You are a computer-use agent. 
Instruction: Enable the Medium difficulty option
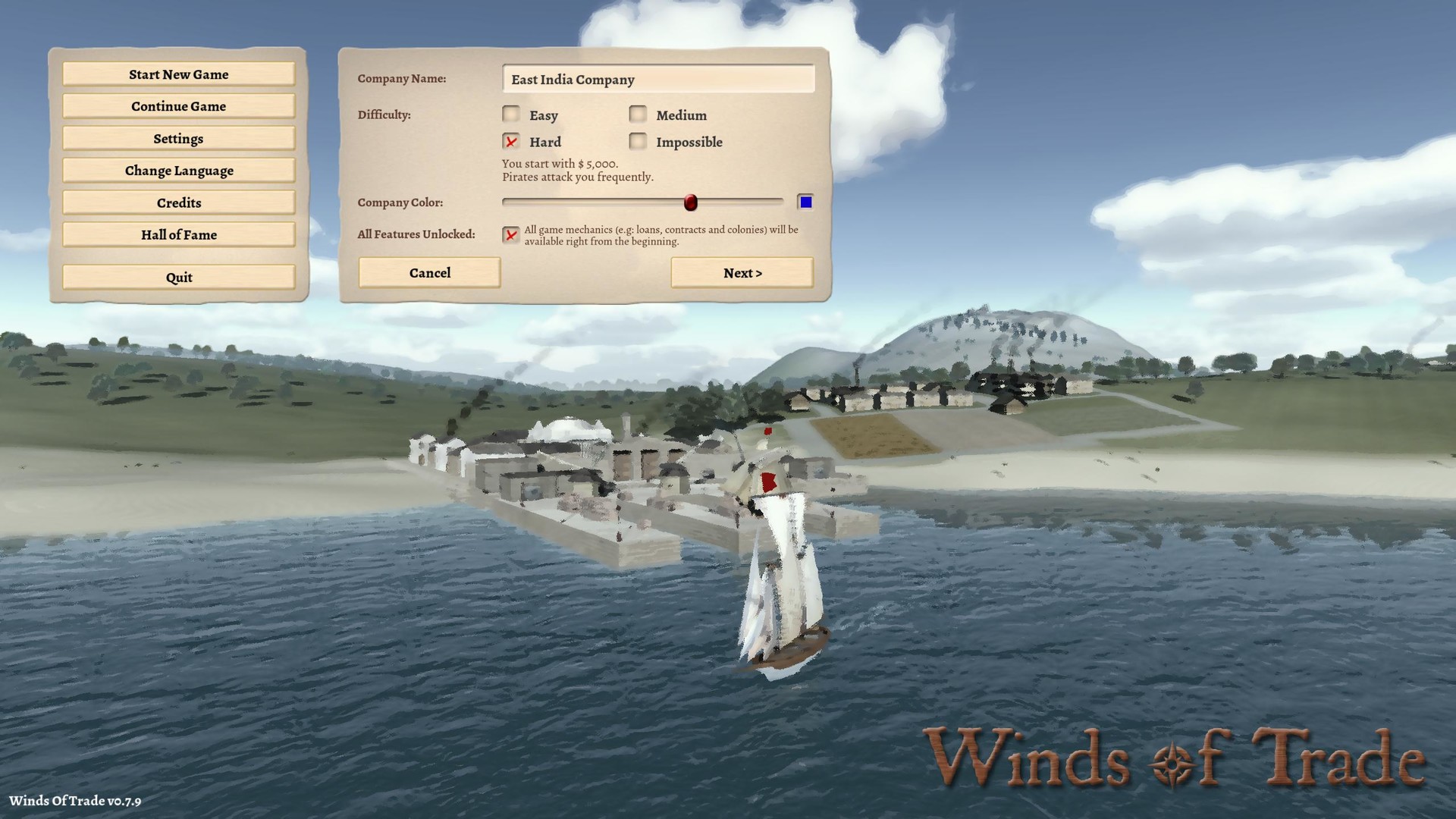pos(637,114)
